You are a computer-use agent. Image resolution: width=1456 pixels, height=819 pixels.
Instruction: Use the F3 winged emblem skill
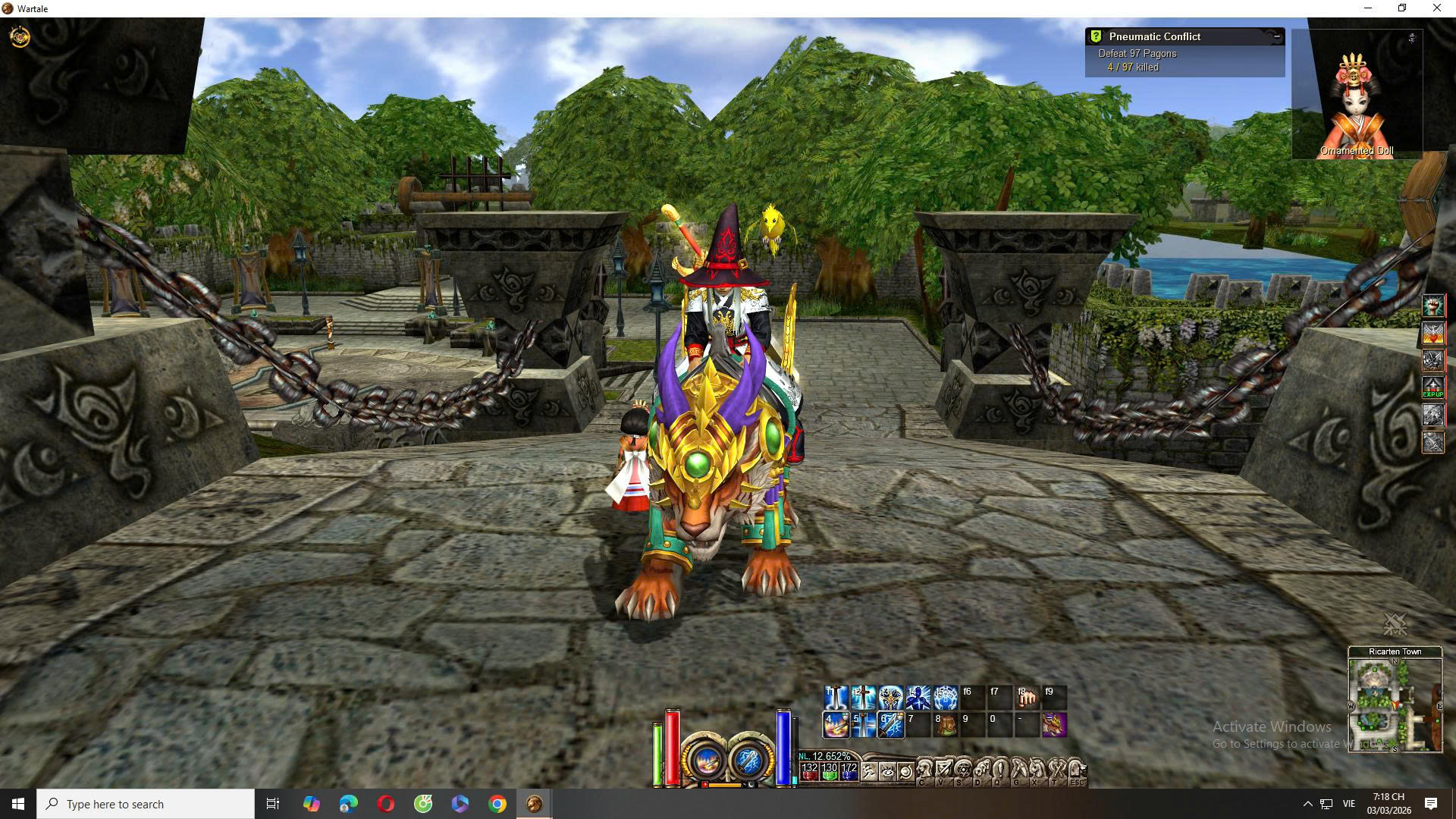[890, 698]
